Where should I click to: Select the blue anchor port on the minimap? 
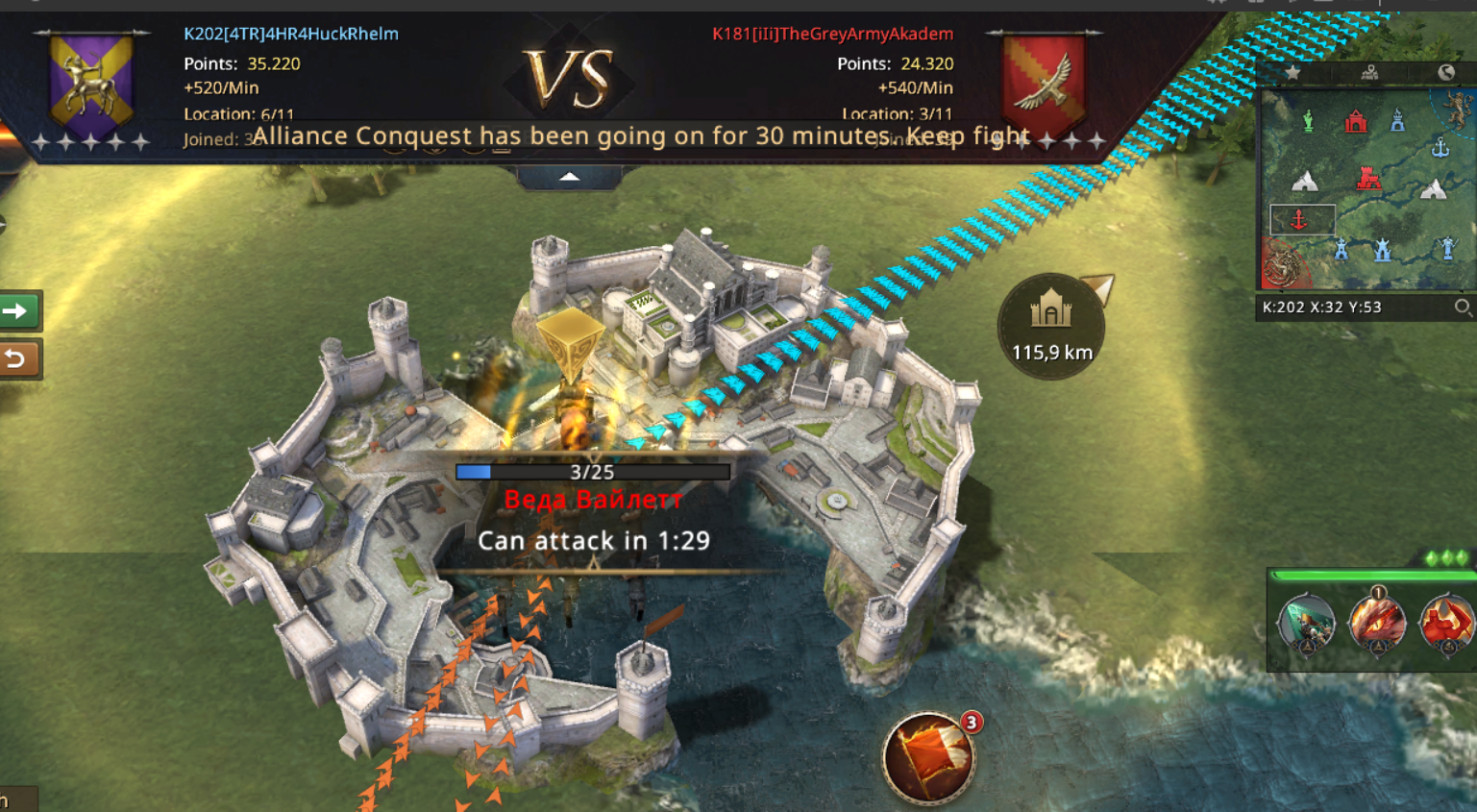[x=1440, y=148]
